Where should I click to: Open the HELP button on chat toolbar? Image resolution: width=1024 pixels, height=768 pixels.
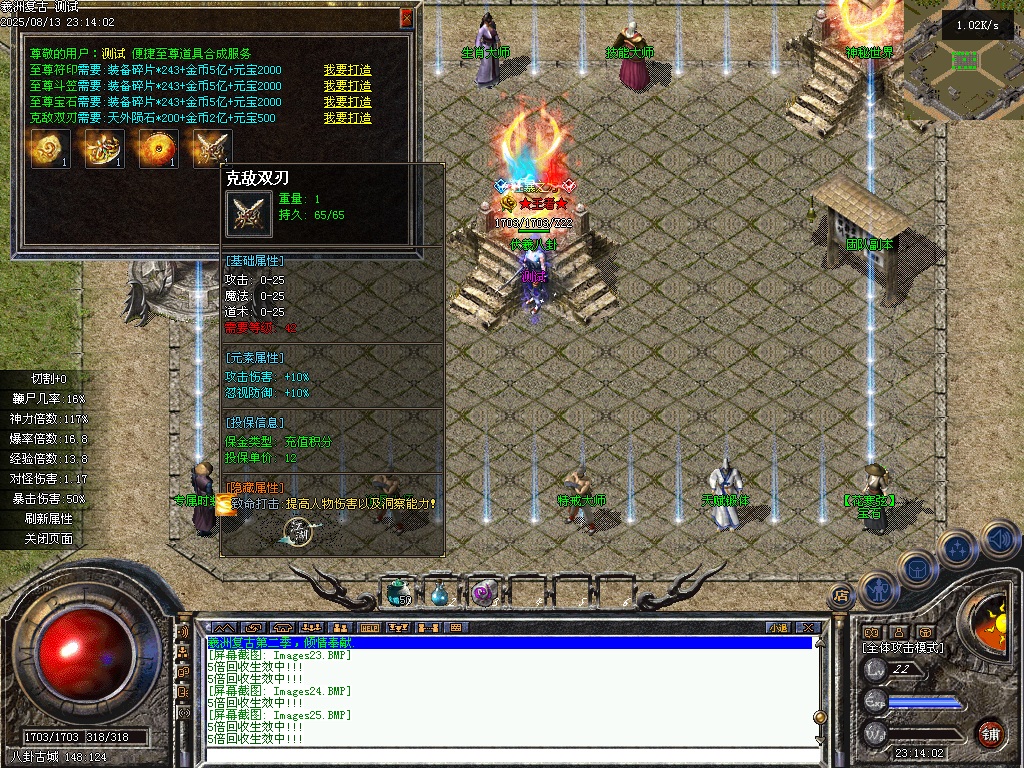click(369, 628)
